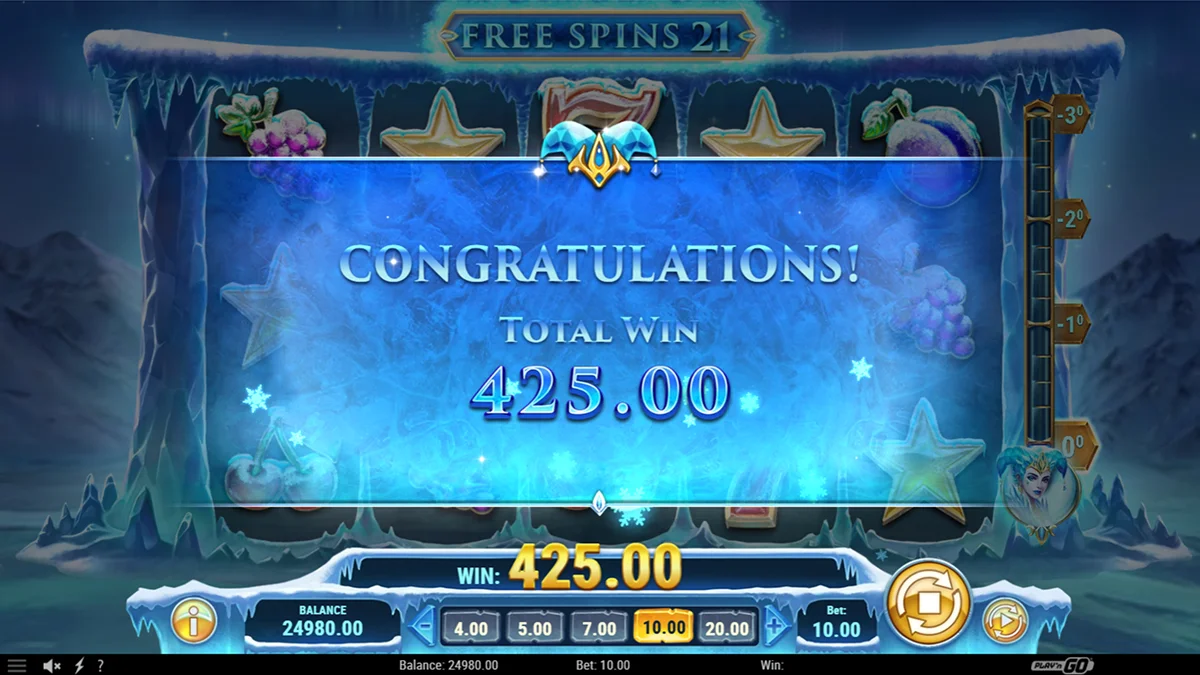Viewport: 1200px width, 675px height.
Task: Select the 4.00 bet value
Action: tap(471, 628)
